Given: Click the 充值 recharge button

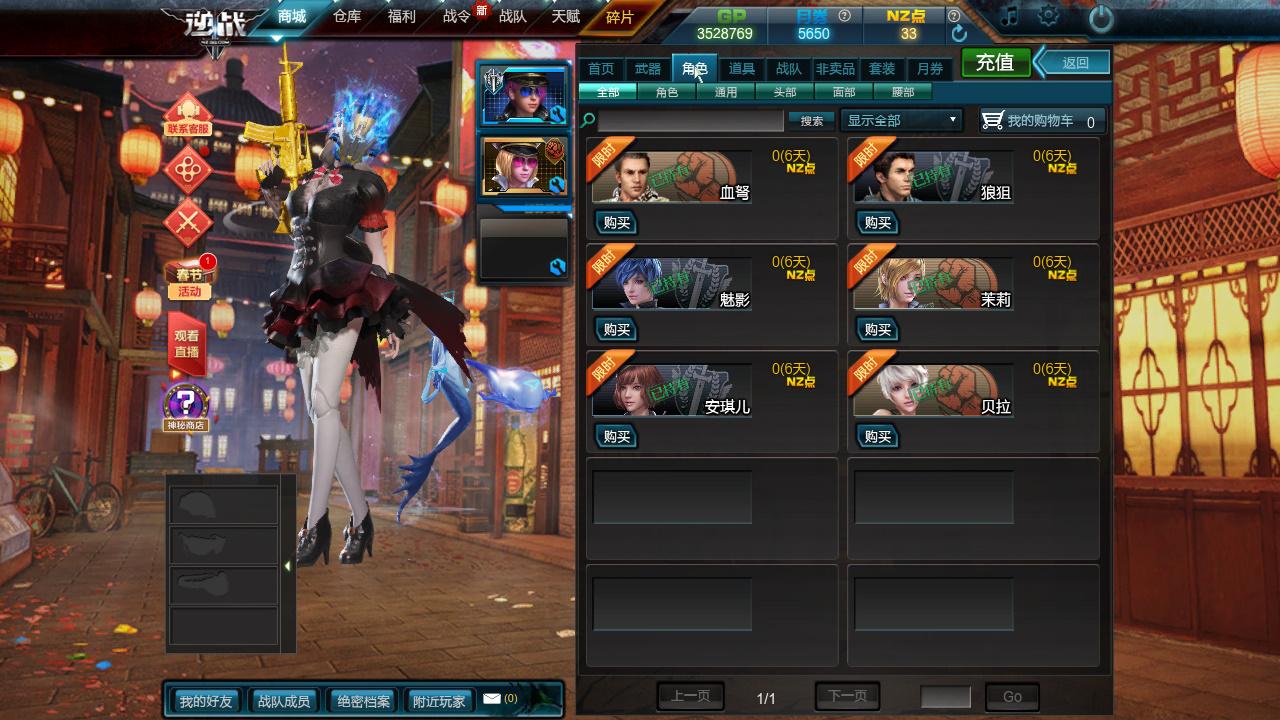Looking at the screenshot, I should 995,62.
